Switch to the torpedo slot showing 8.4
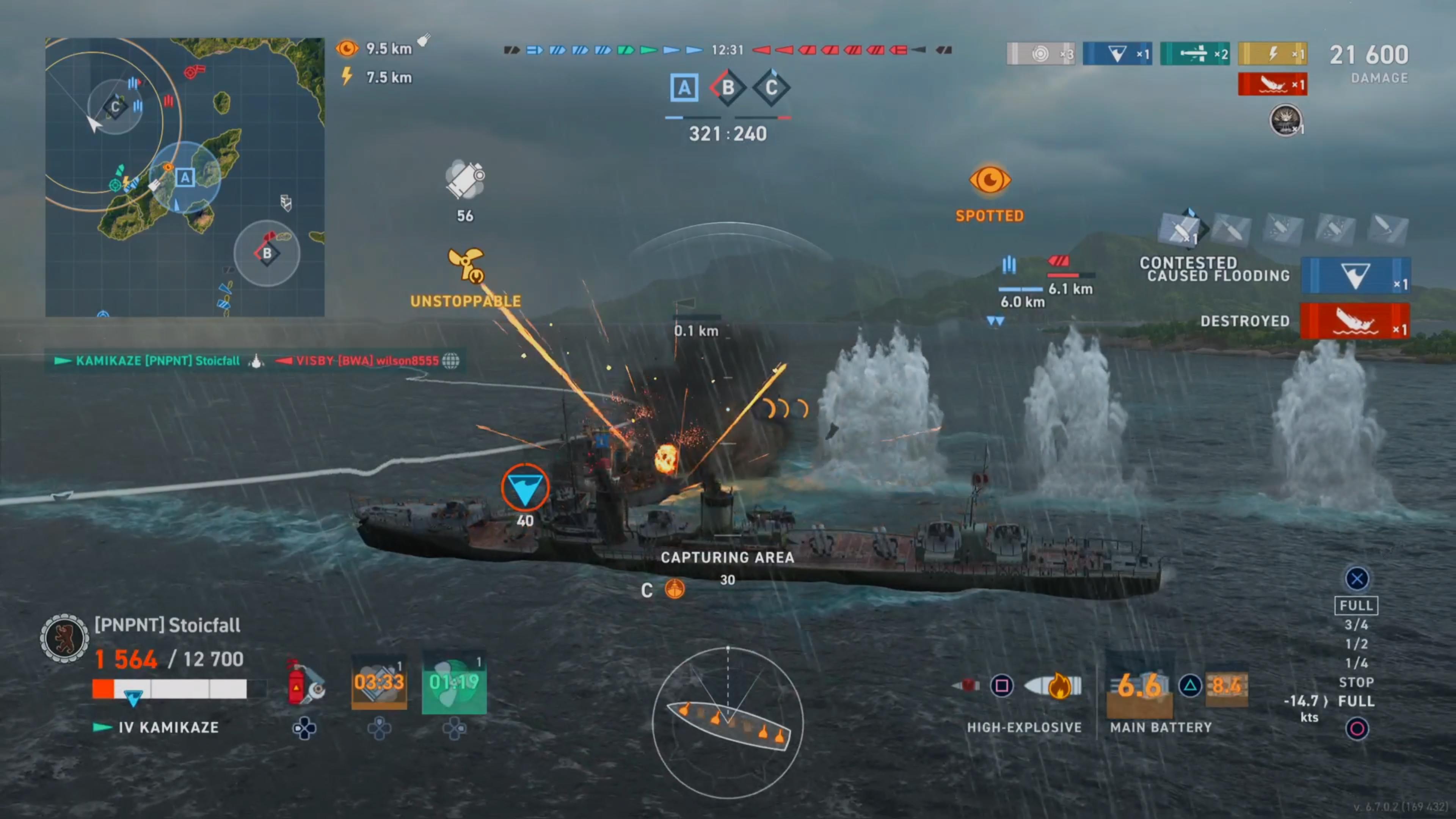Image resolution: width=1456 pixels, height=819 pixels. [x=1227, y=686]
